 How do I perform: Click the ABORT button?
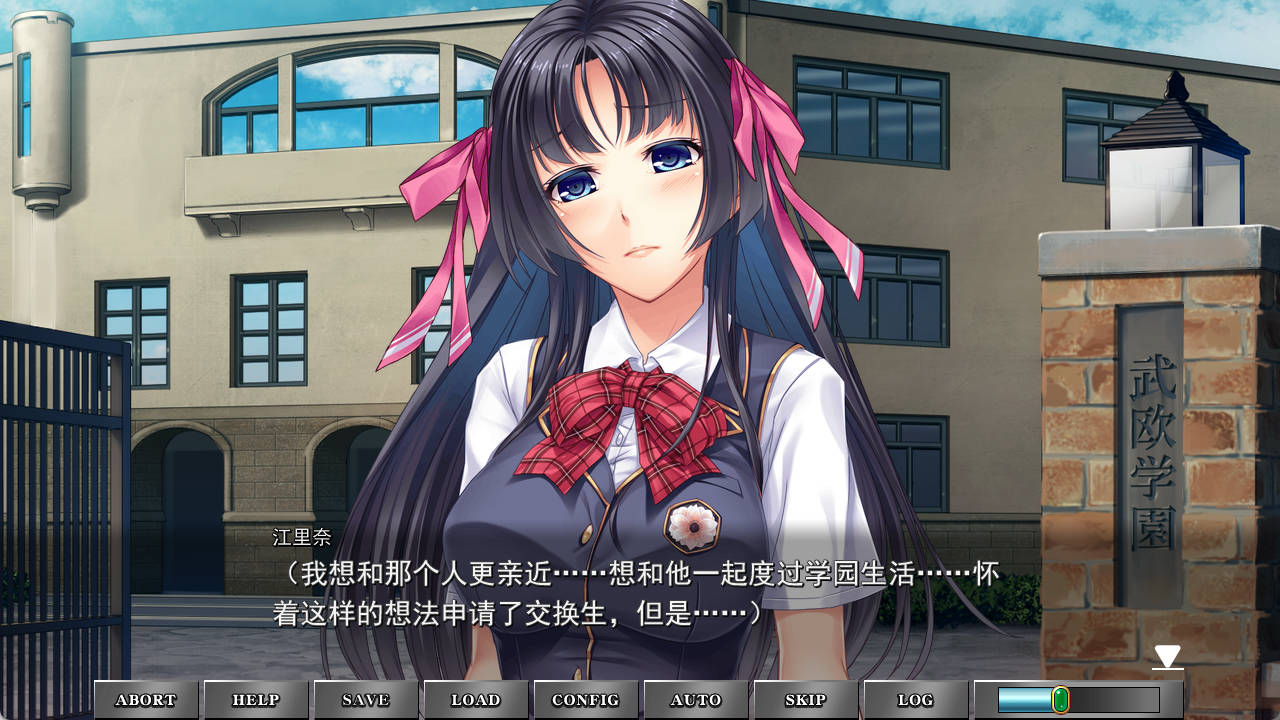pyautogui.click(x=146, y=700)
